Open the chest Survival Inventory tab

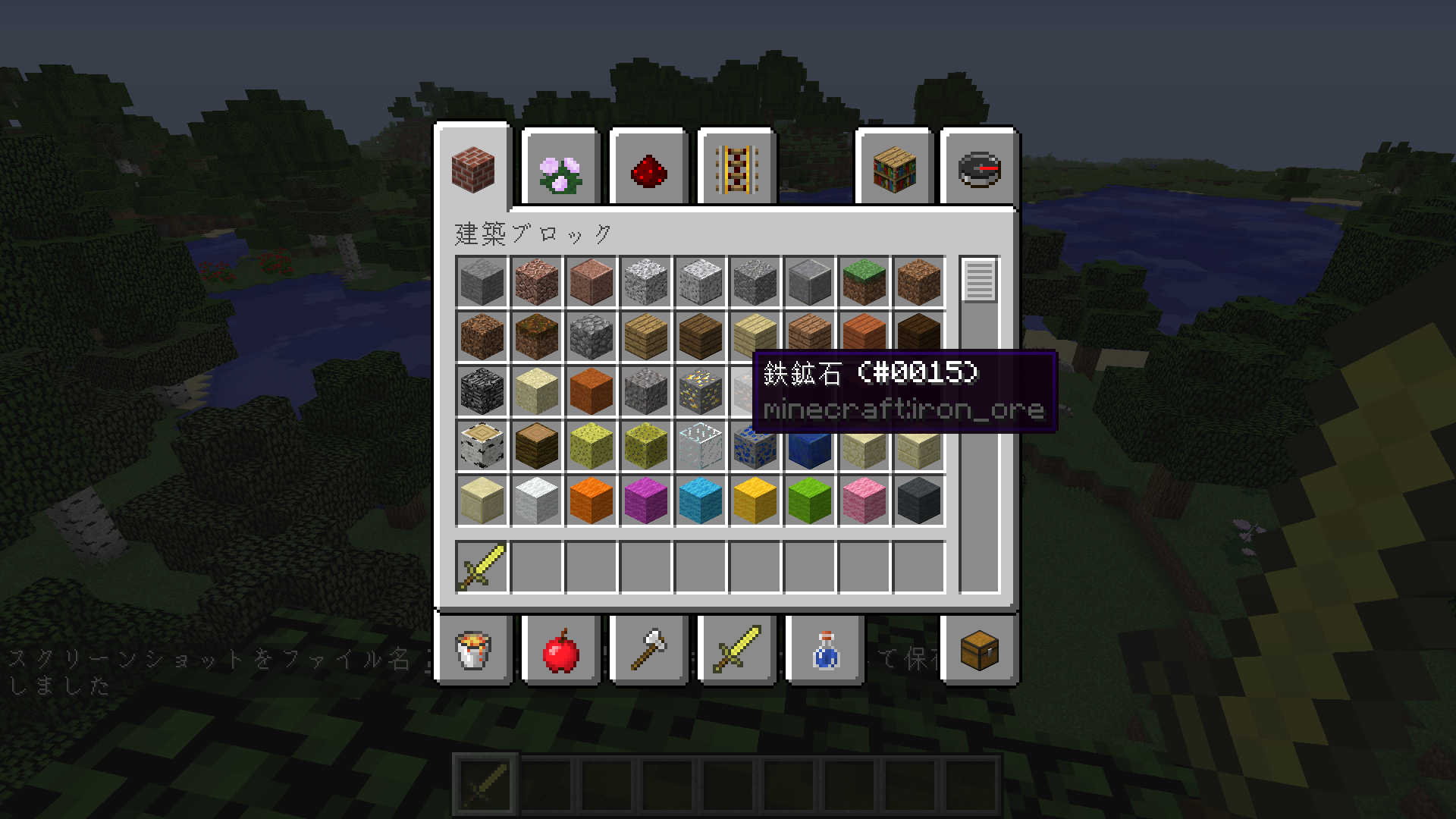point(979,651)
